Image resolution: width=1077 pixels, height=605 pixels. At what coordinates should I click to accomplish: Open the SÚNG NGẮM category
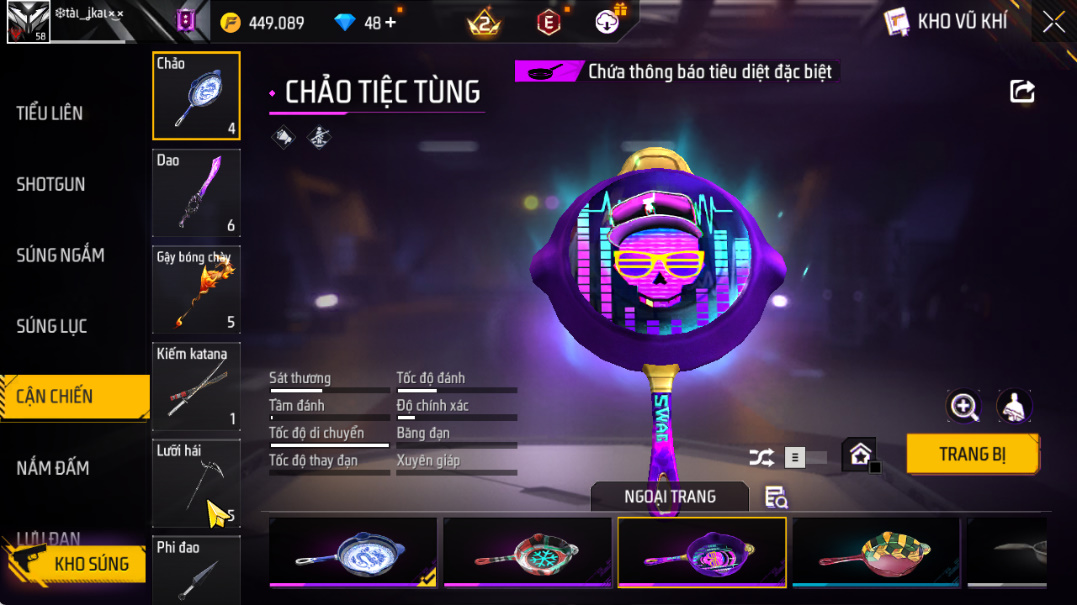pos(60,255)
